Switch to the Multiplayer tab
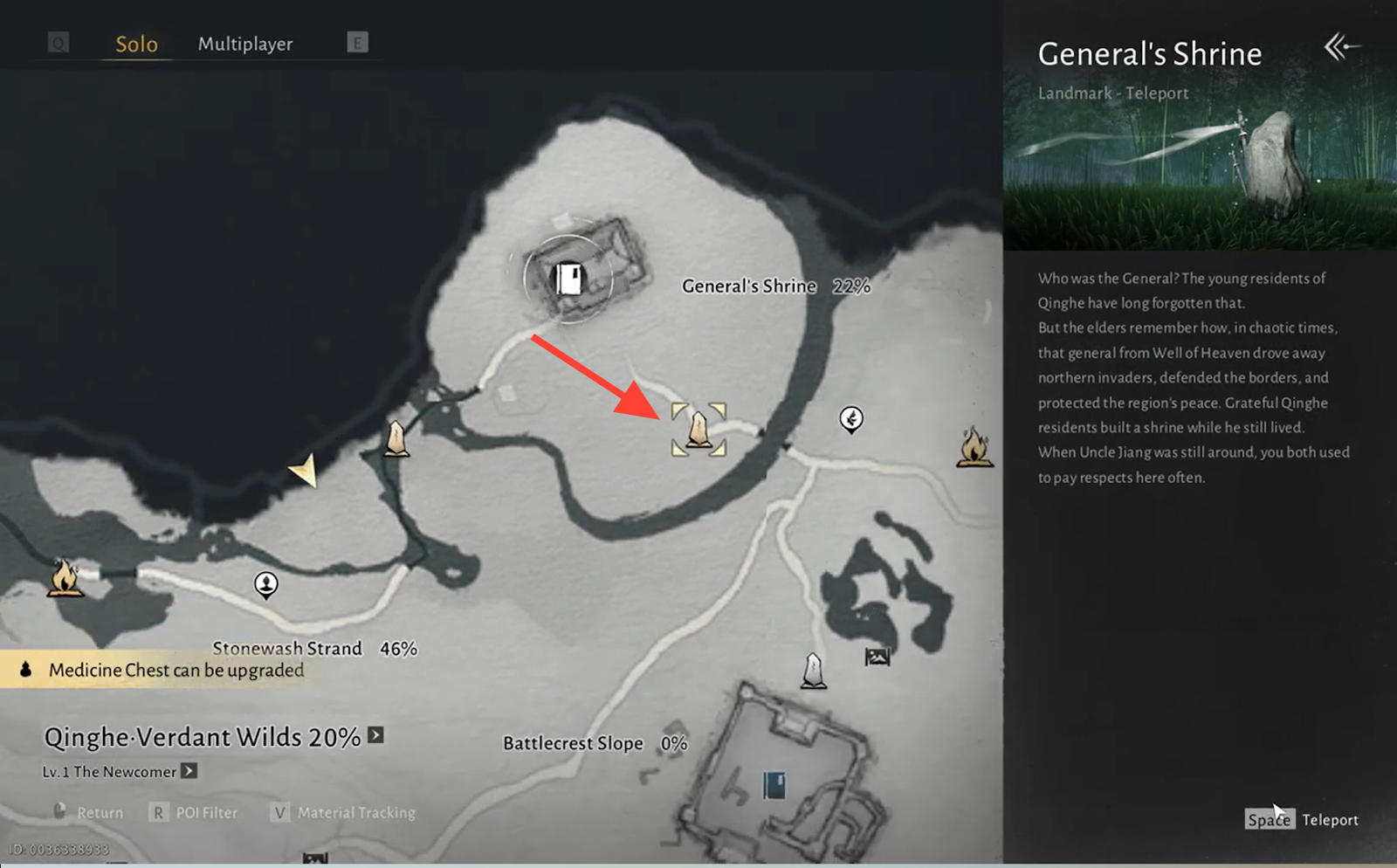The image size is (1397, 868). [x=245, y=44]
